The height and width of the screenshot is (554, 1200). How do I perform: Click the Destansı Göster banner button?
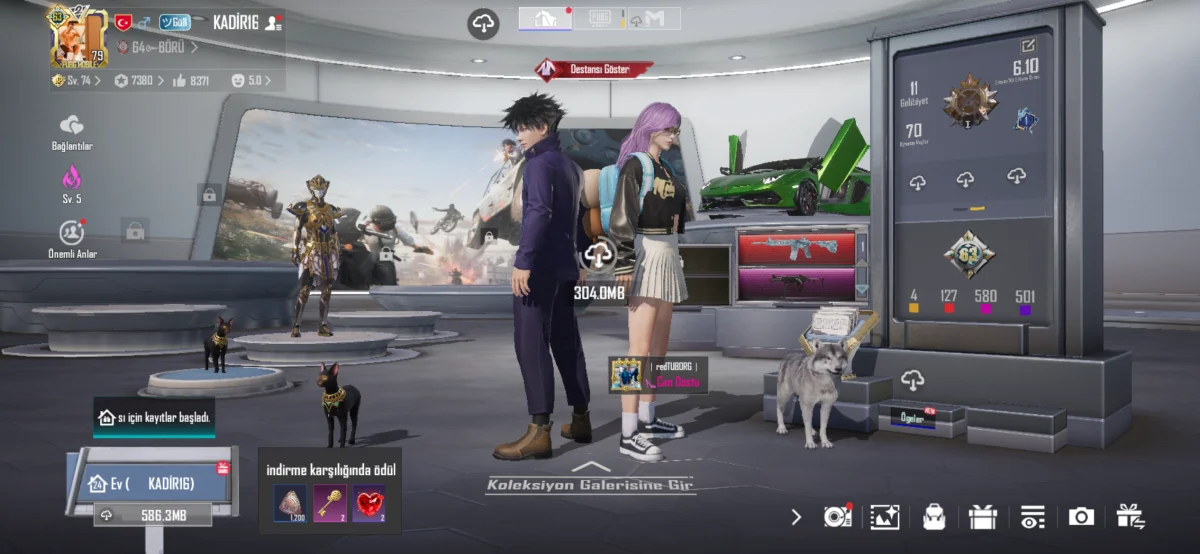tap(594, 69)
